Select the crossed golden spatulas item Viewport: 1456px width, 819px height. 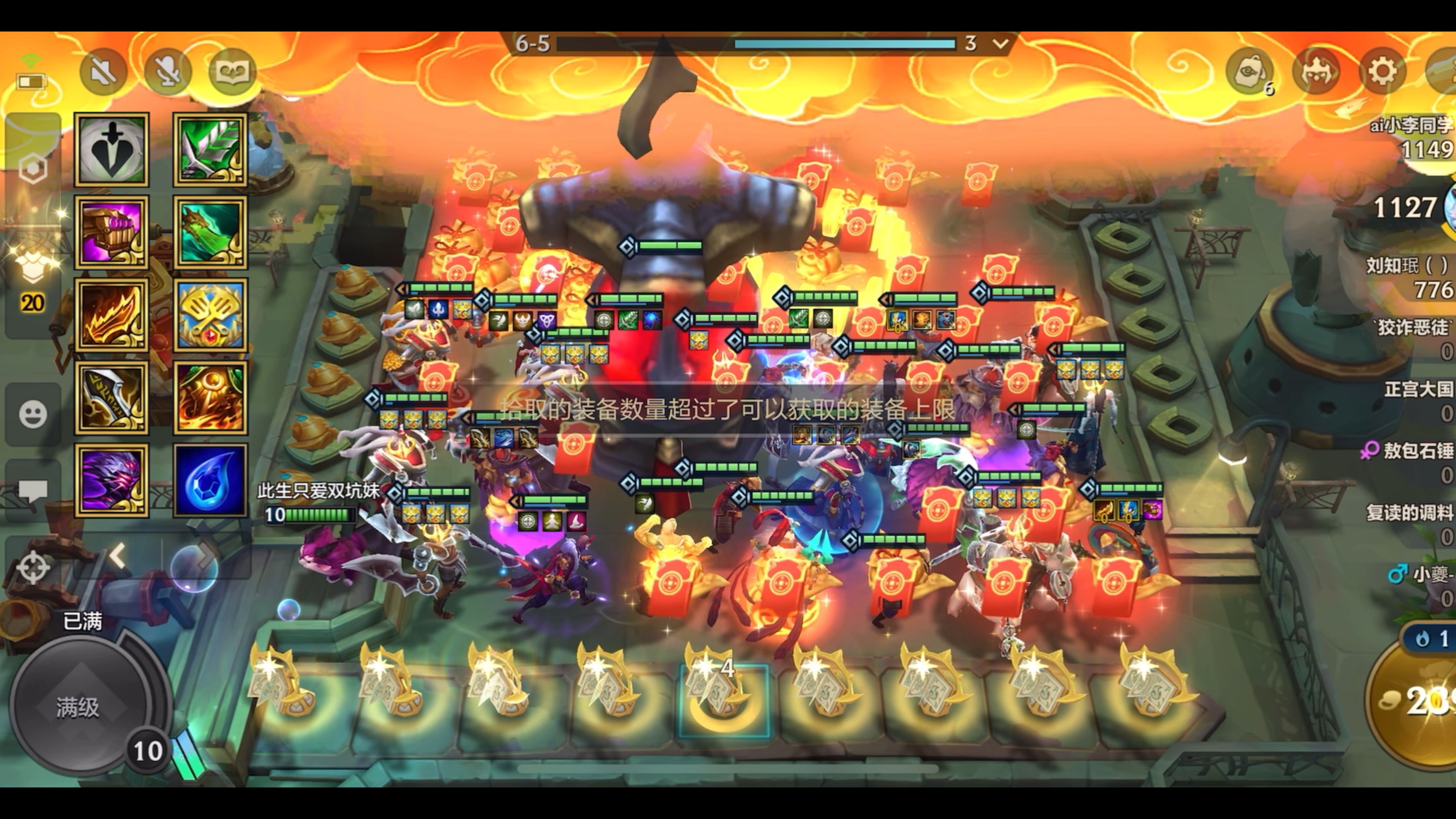pos(210,315)
